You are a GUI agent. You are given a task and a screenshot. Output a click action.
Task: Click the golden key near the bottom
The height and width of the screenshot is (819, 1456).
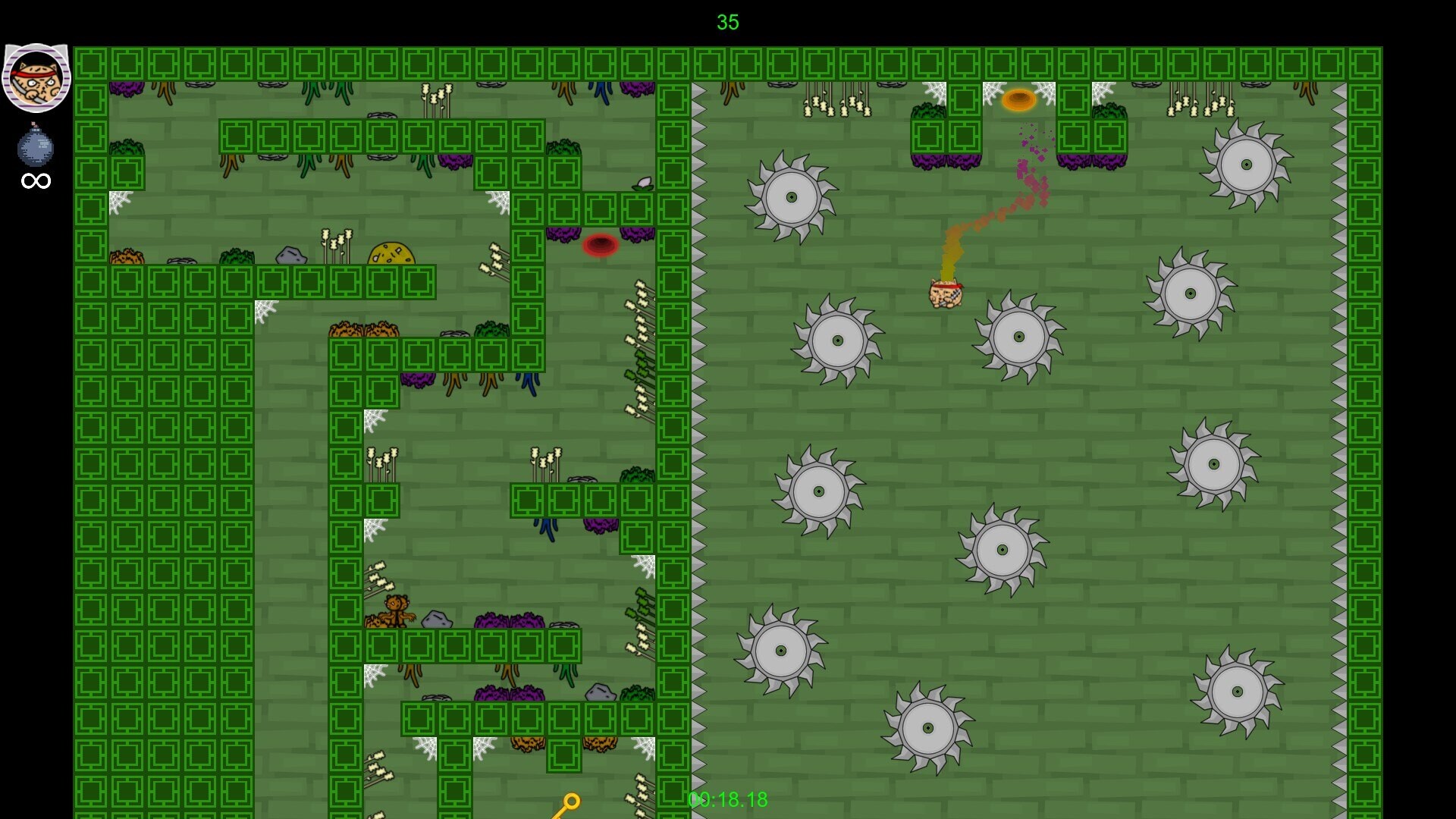click(x=570, y=802)
